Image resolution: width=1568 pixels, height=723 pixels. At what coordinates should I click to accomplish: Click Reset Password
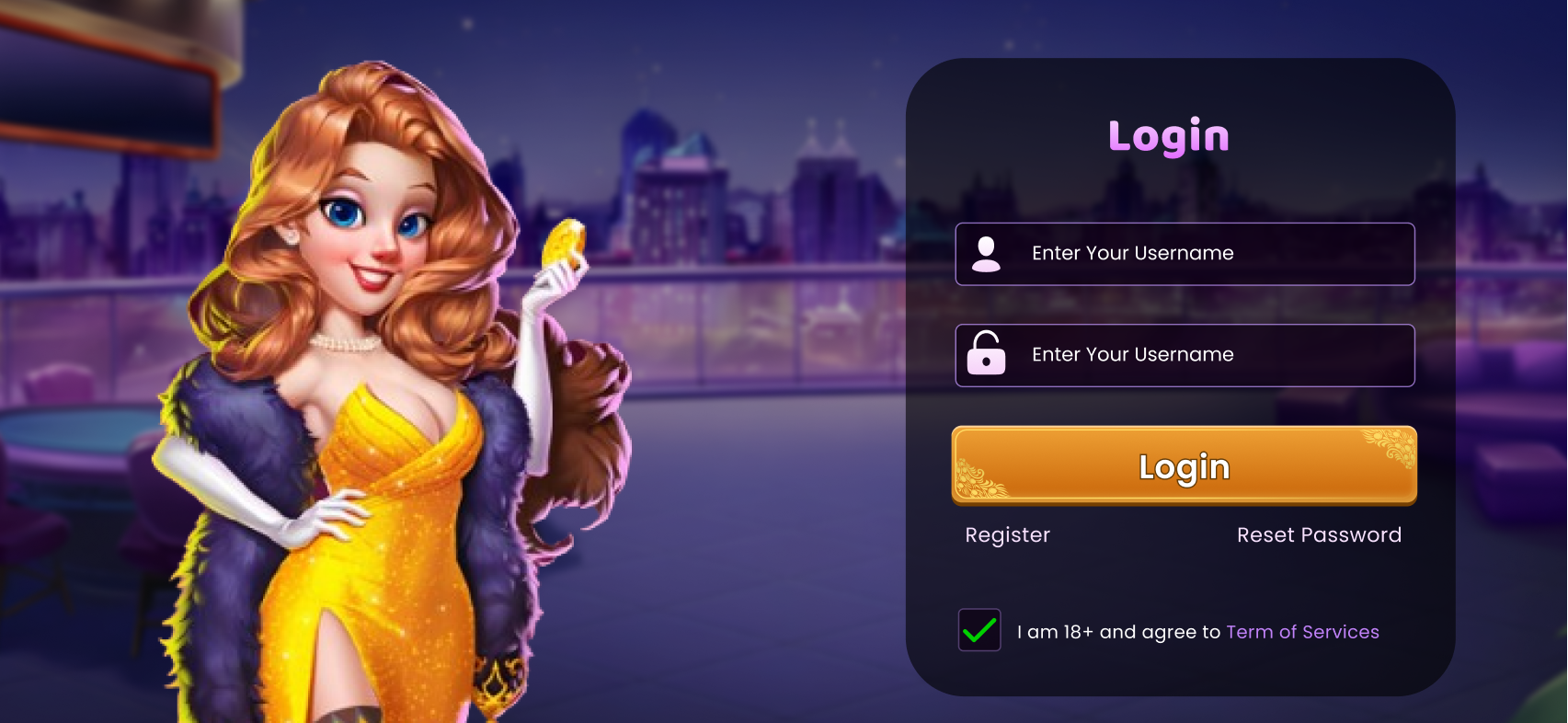tap(1319, 534)
